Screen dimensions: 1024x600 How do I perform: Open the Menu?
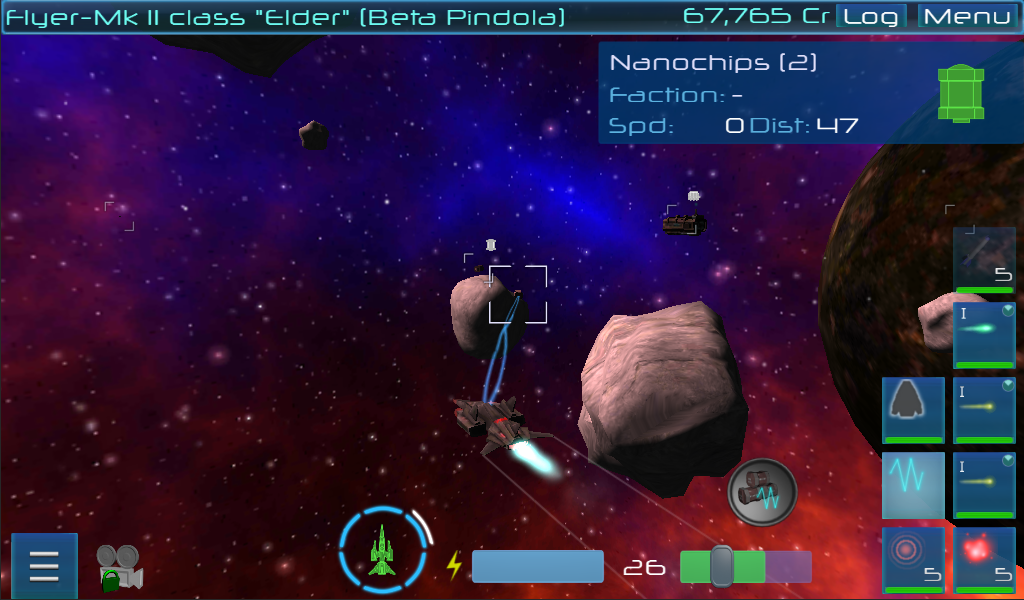click(966, 17)
